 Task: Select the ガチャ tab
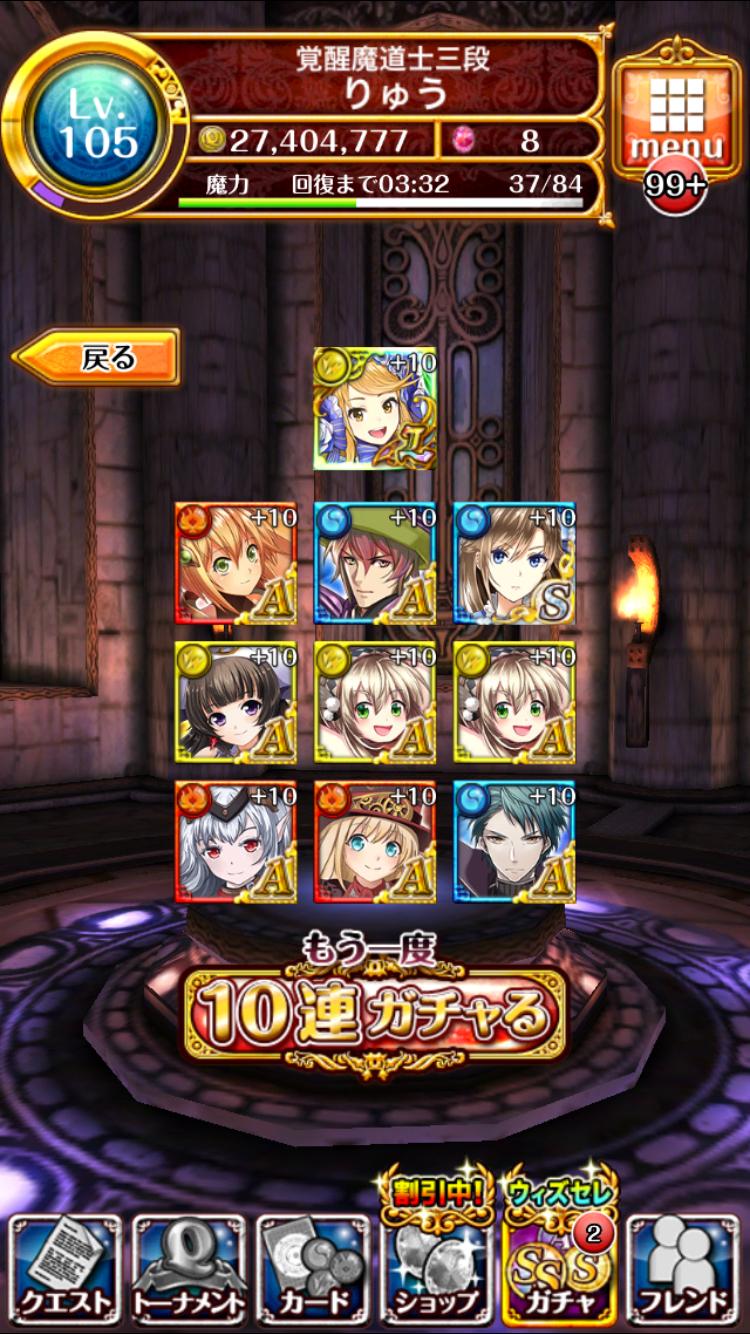tap(561, 1270)
